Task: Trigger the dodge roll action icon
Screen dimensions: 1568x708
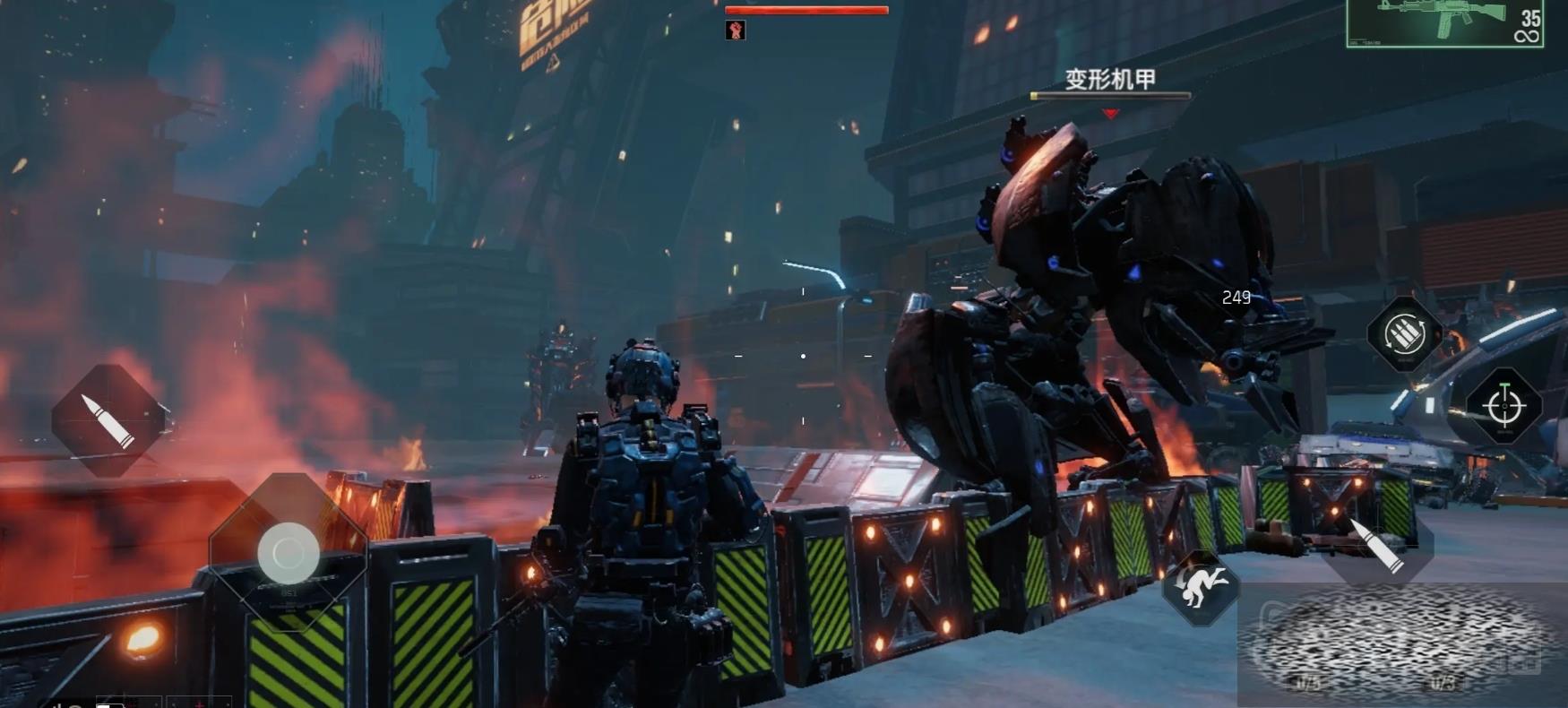Action: (x=1201, y=588)
